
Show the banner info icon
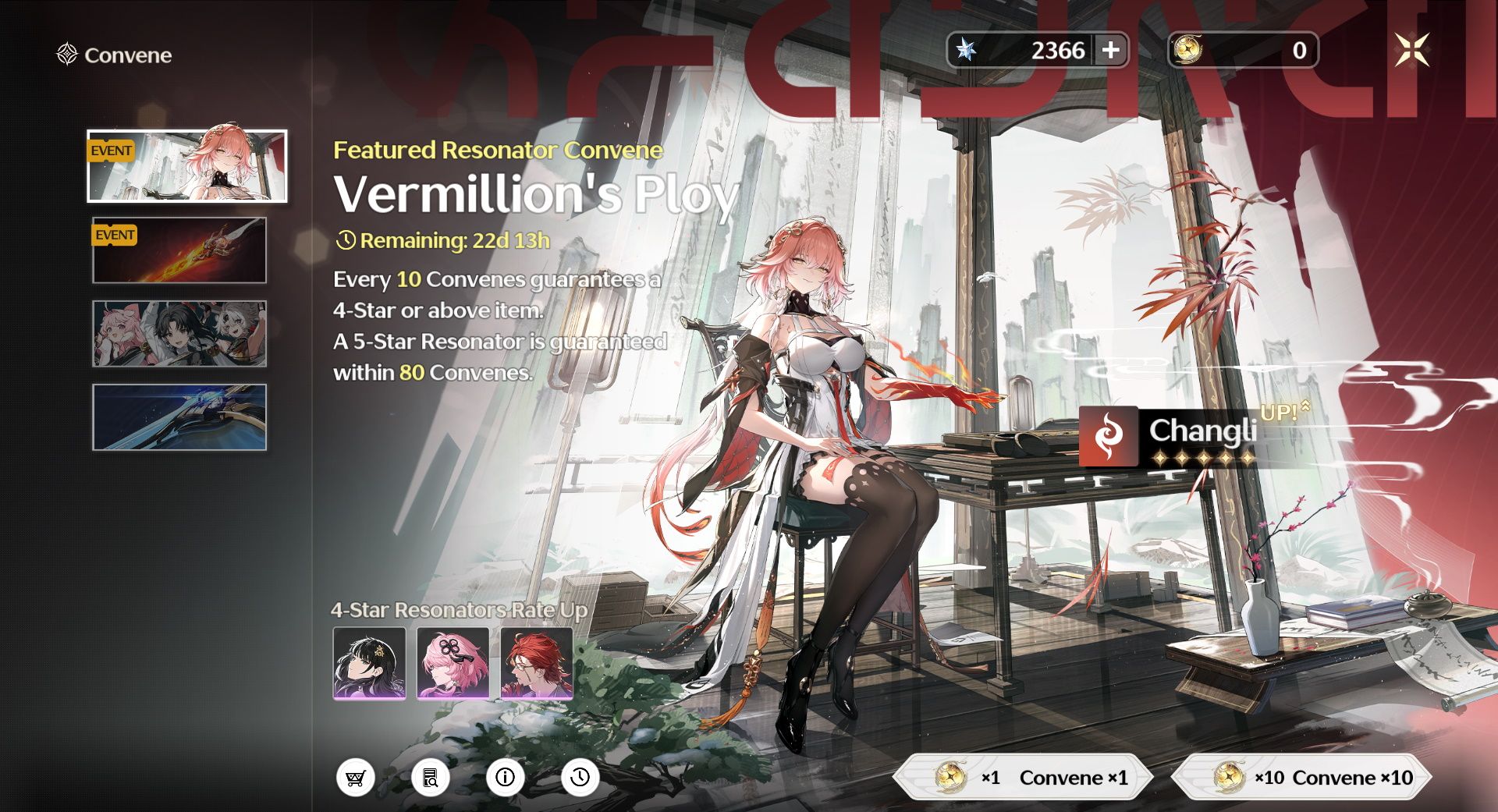click(506, 778)
